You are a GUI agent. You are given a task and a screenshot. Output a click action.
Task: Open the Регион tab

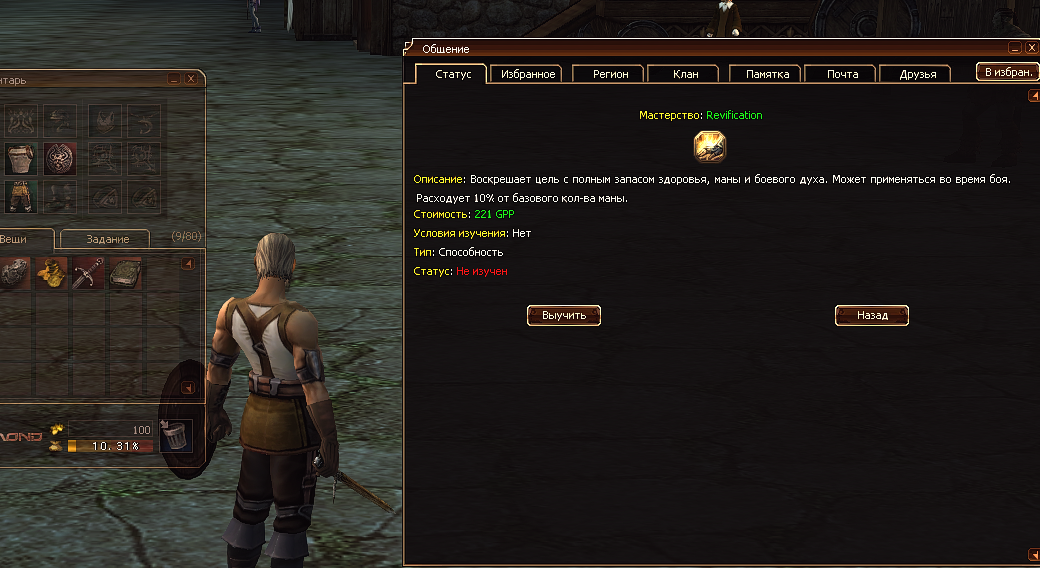pos(611,74)
